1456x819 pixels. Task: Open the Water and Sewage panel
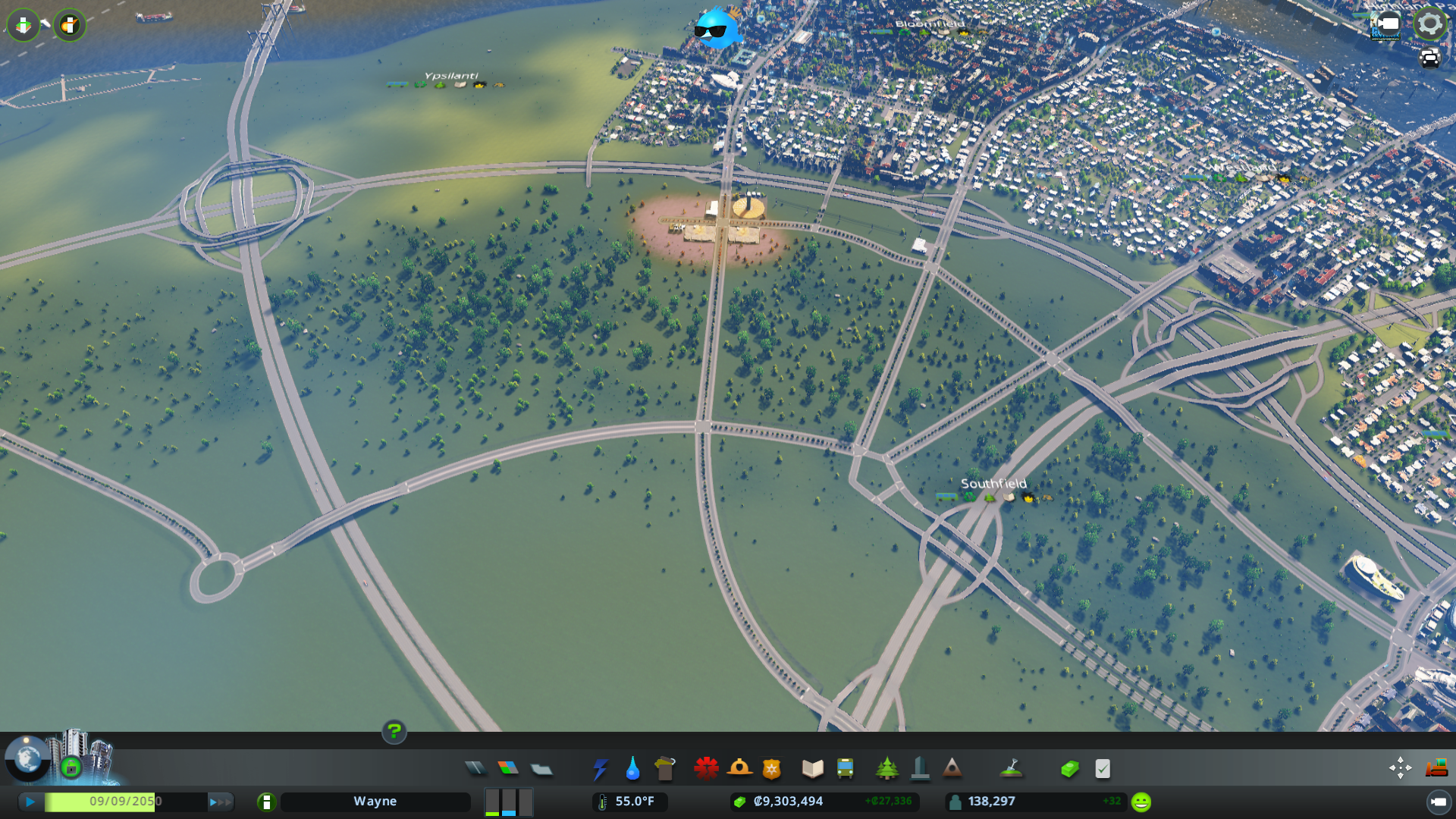[633, 768]
